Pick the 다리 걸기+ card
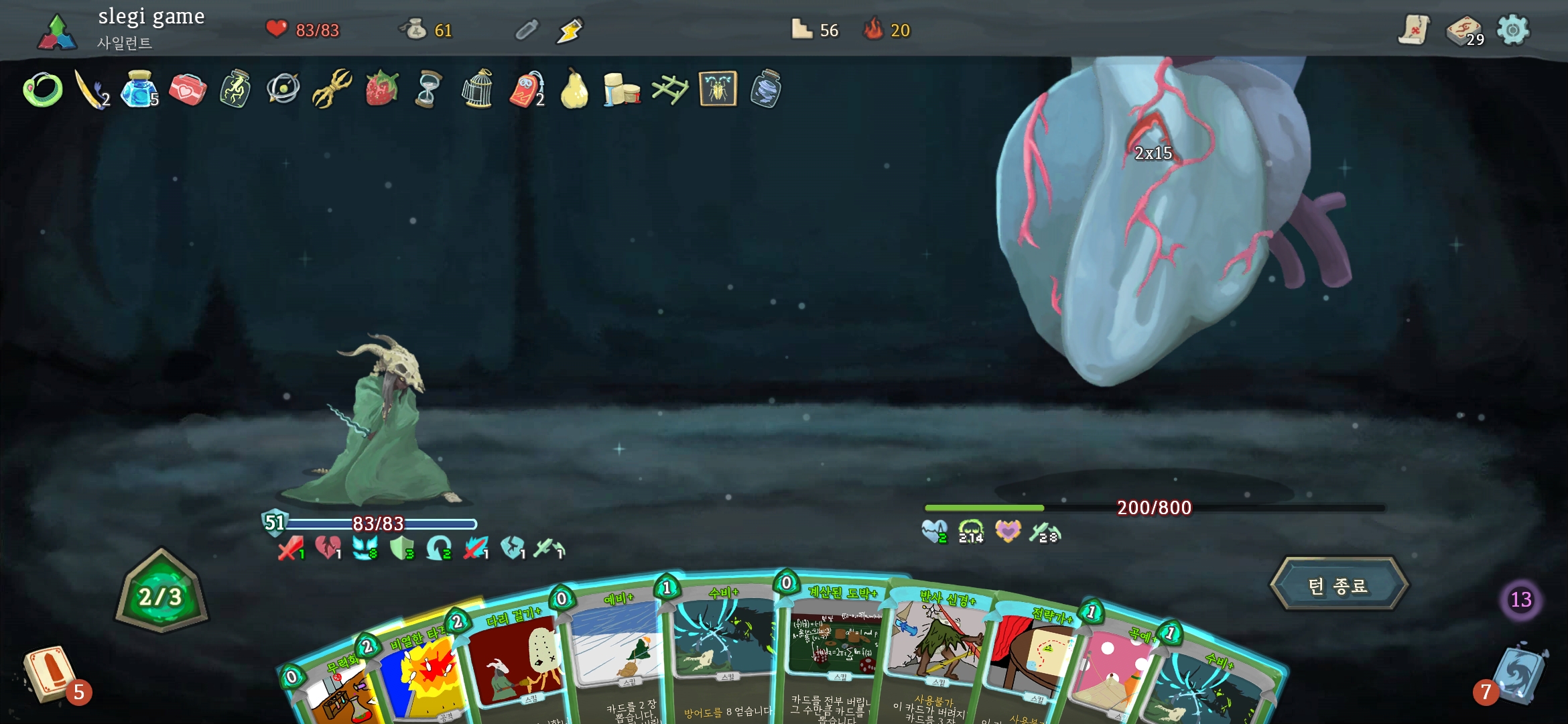The image size is (1568, 724). tap(516, 664)
